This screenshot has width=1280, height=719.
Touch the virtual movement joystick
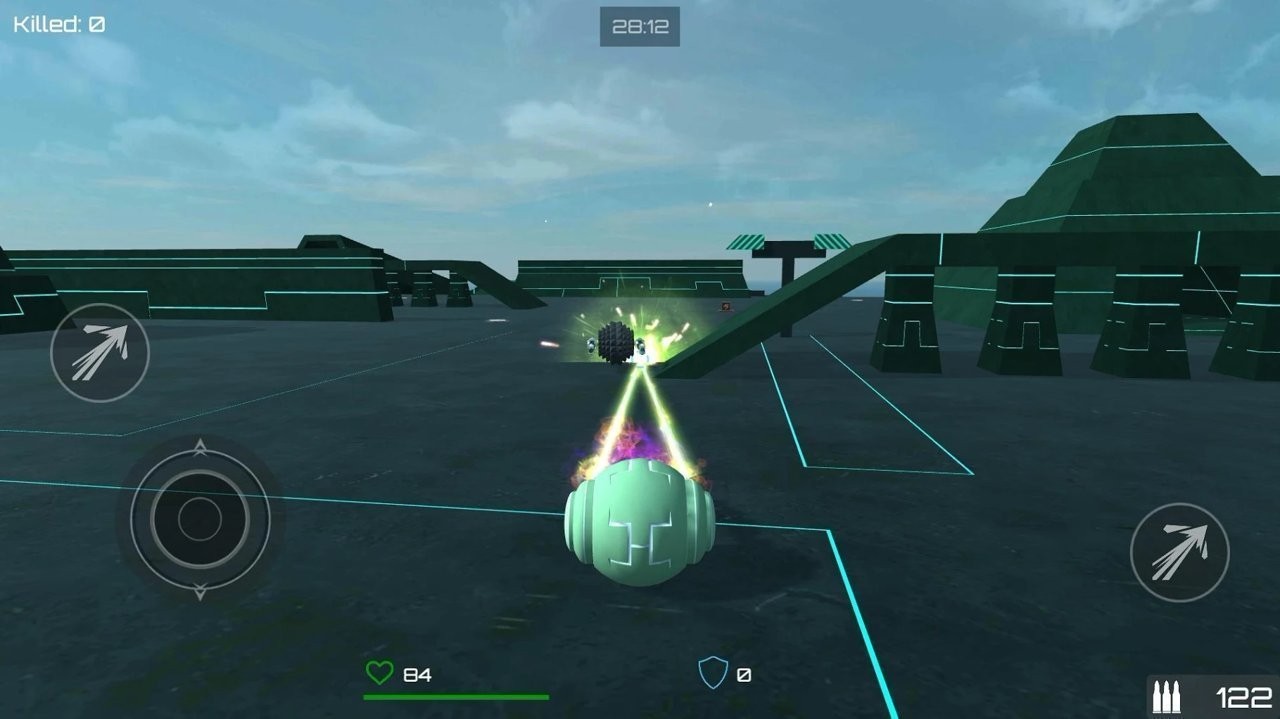200,519
